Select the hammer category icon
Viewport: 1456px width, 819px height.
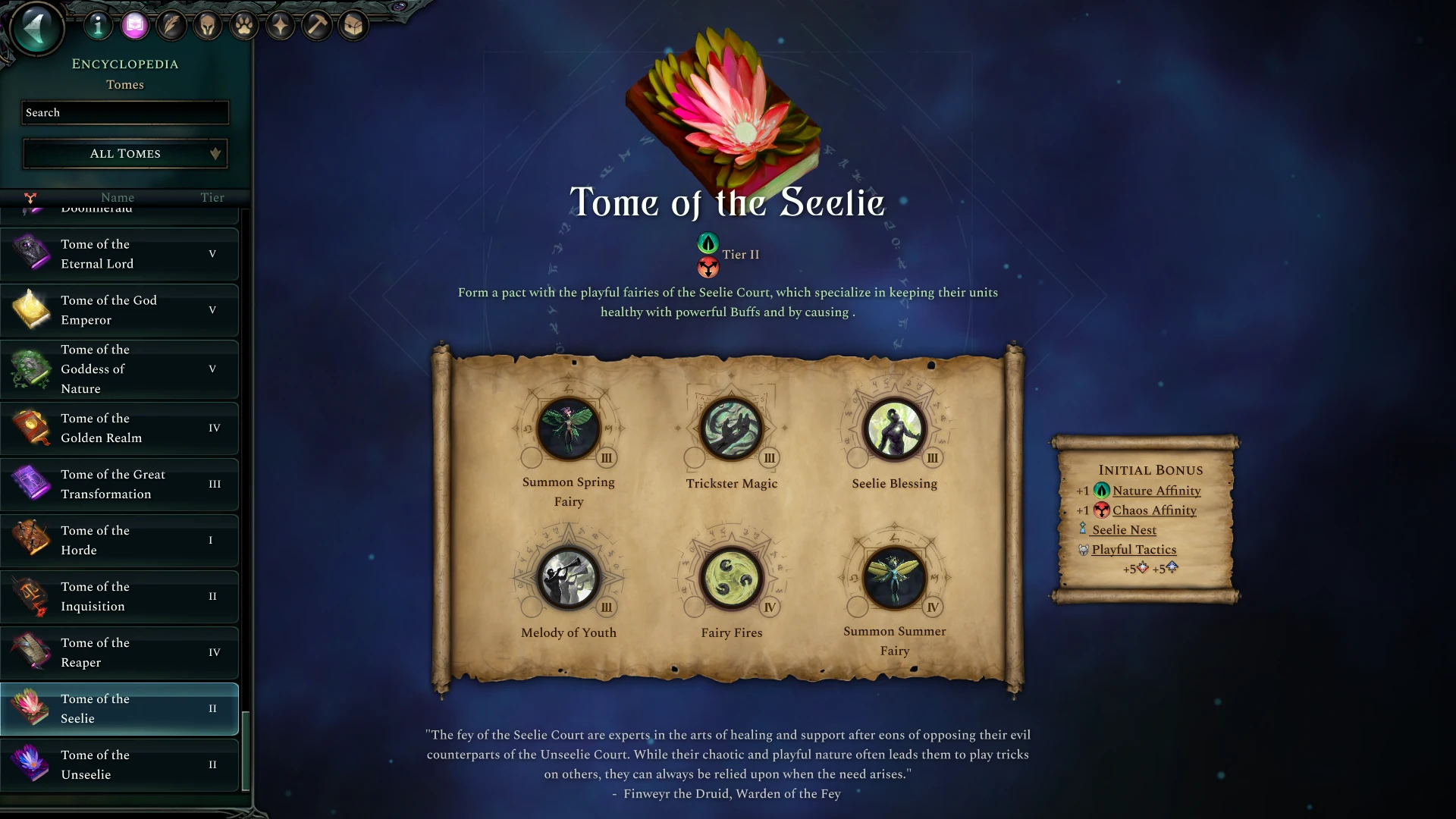tap(317, 24)
